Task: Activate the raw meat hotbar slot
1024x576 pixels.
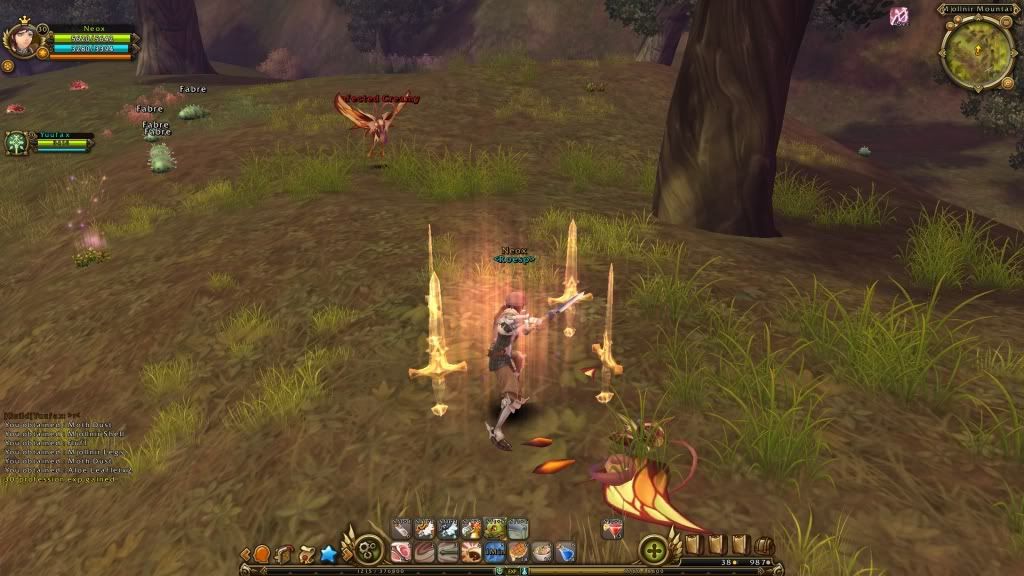Action: 402,551
